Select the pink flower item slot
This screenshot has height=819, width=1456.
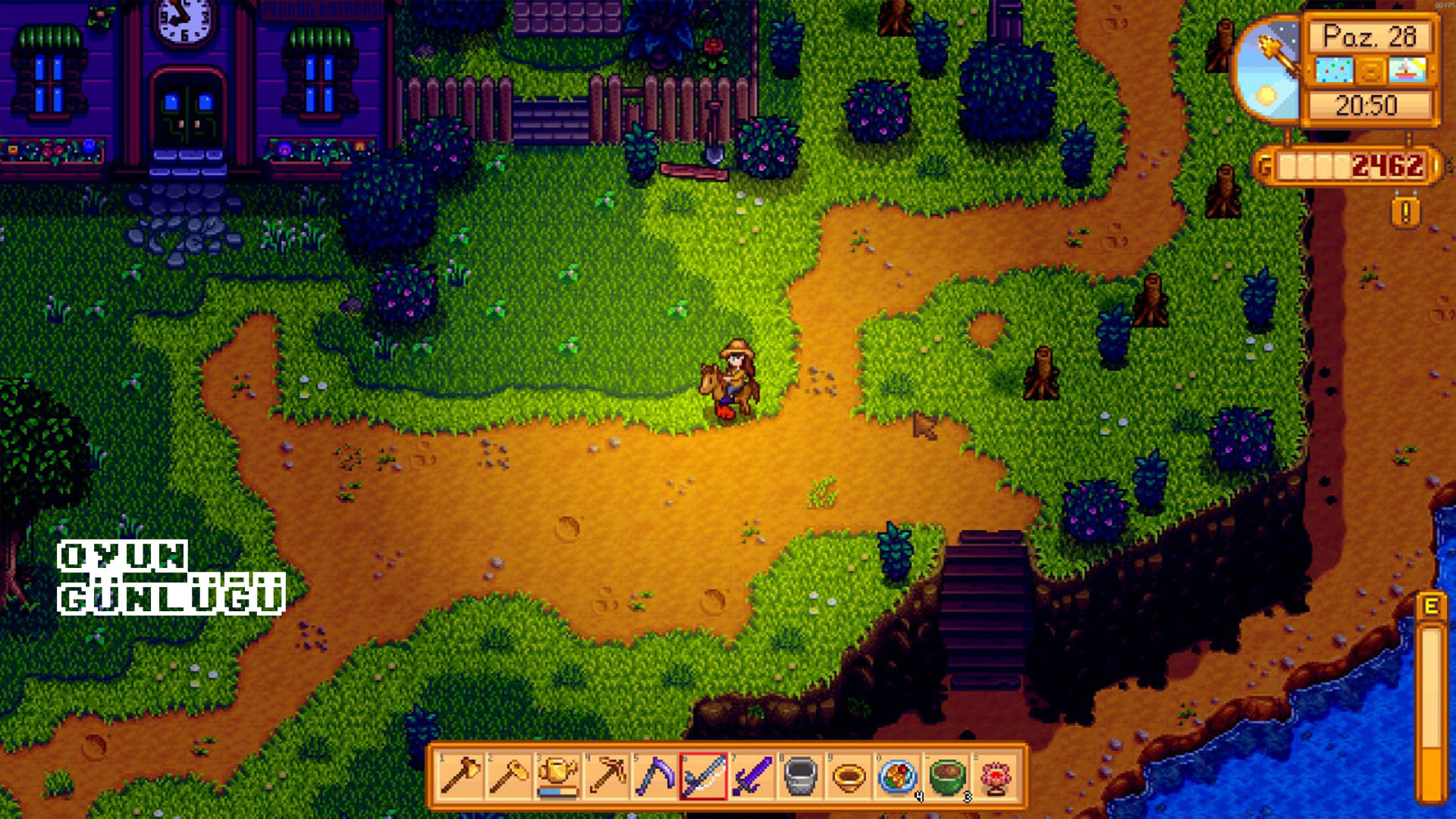994,777
